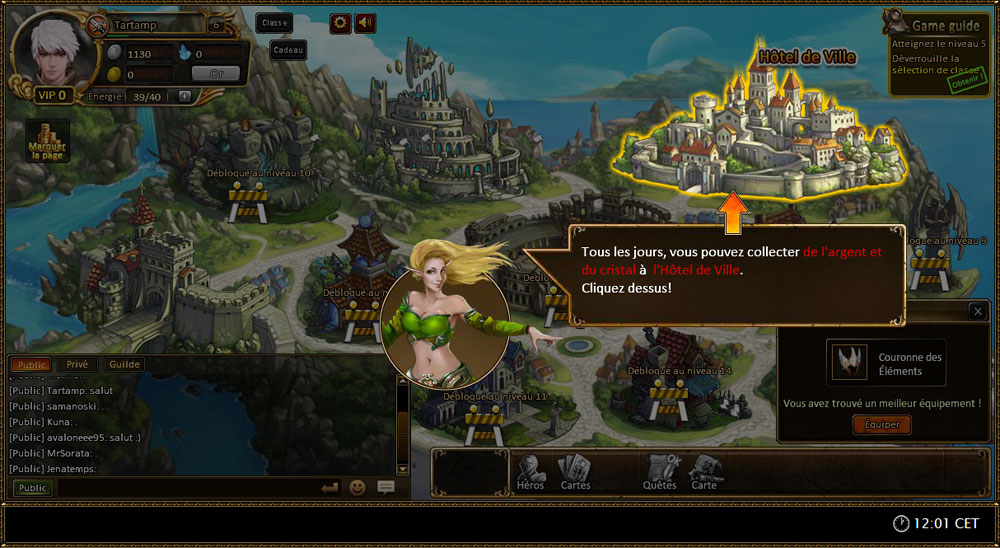Open the Cartes menu
The image size is (1000, 548).
click(x=575, y=472)
